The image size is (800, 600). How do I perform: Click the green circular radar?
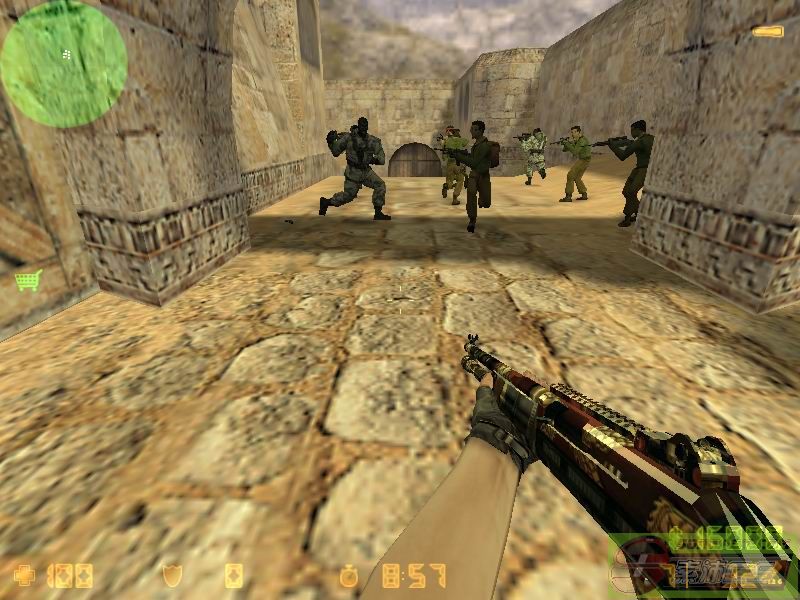pos(63,64)
